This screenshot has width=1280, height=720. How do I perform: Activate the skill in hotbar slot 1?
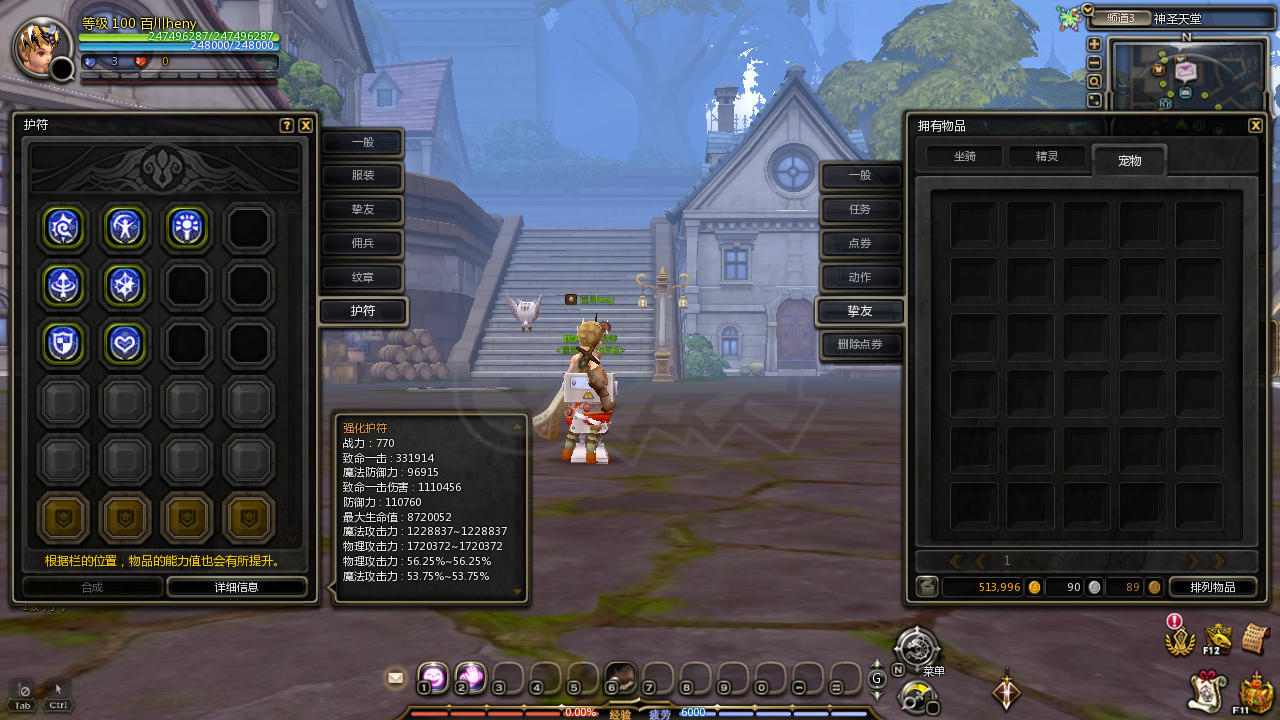pos(432,677)
